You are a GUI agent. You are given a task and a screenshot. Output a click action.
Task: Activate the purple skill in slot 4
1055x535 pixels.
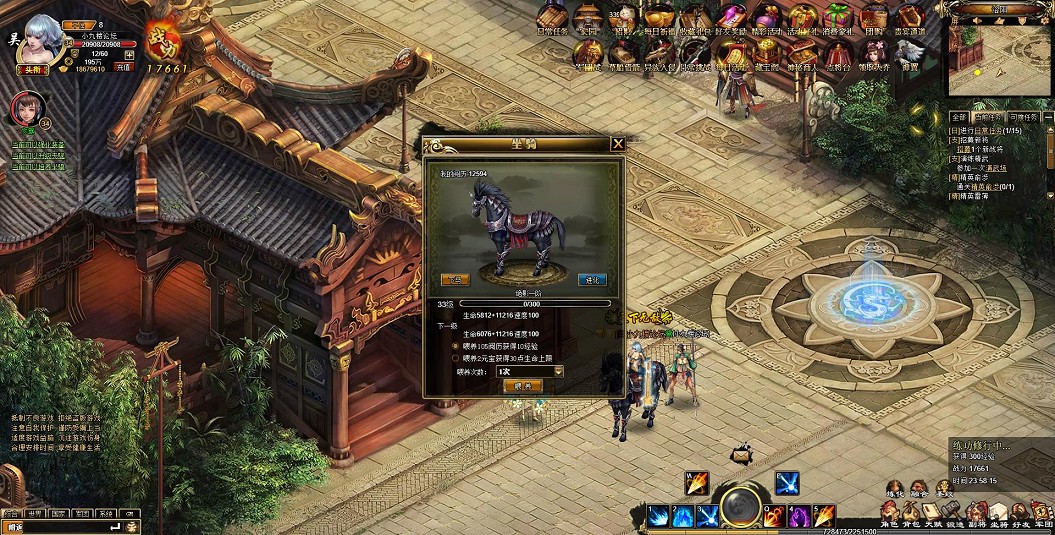click(798, 516)
